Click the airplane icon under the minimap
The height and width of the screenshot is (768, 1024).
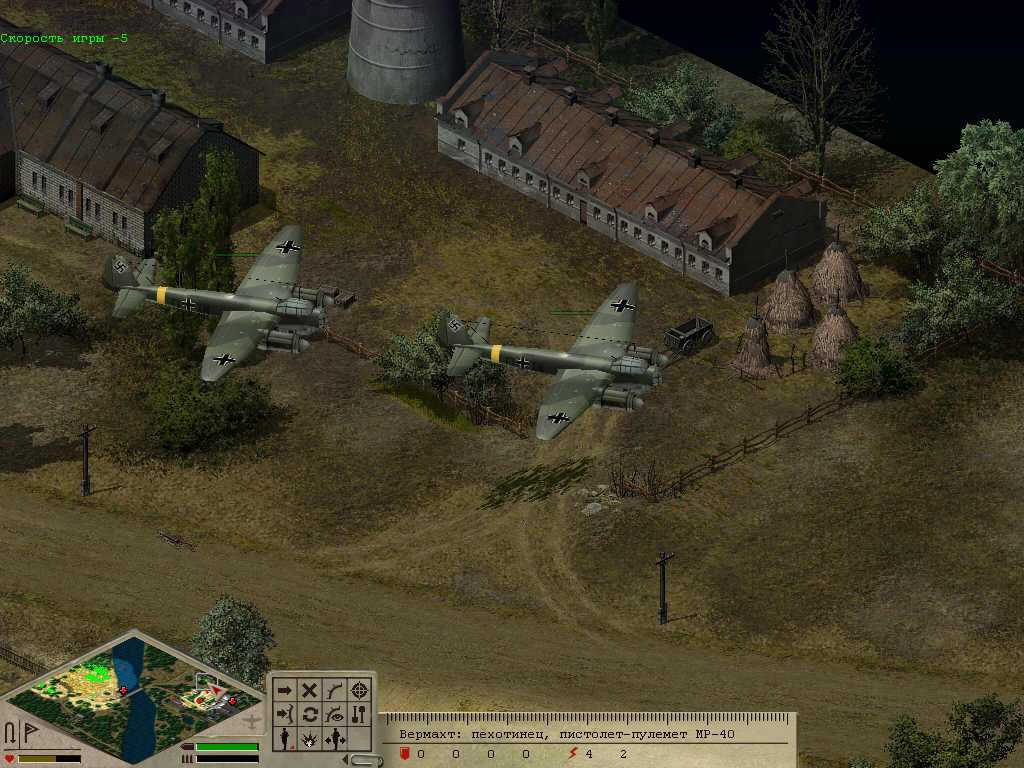tap(253, 721)
